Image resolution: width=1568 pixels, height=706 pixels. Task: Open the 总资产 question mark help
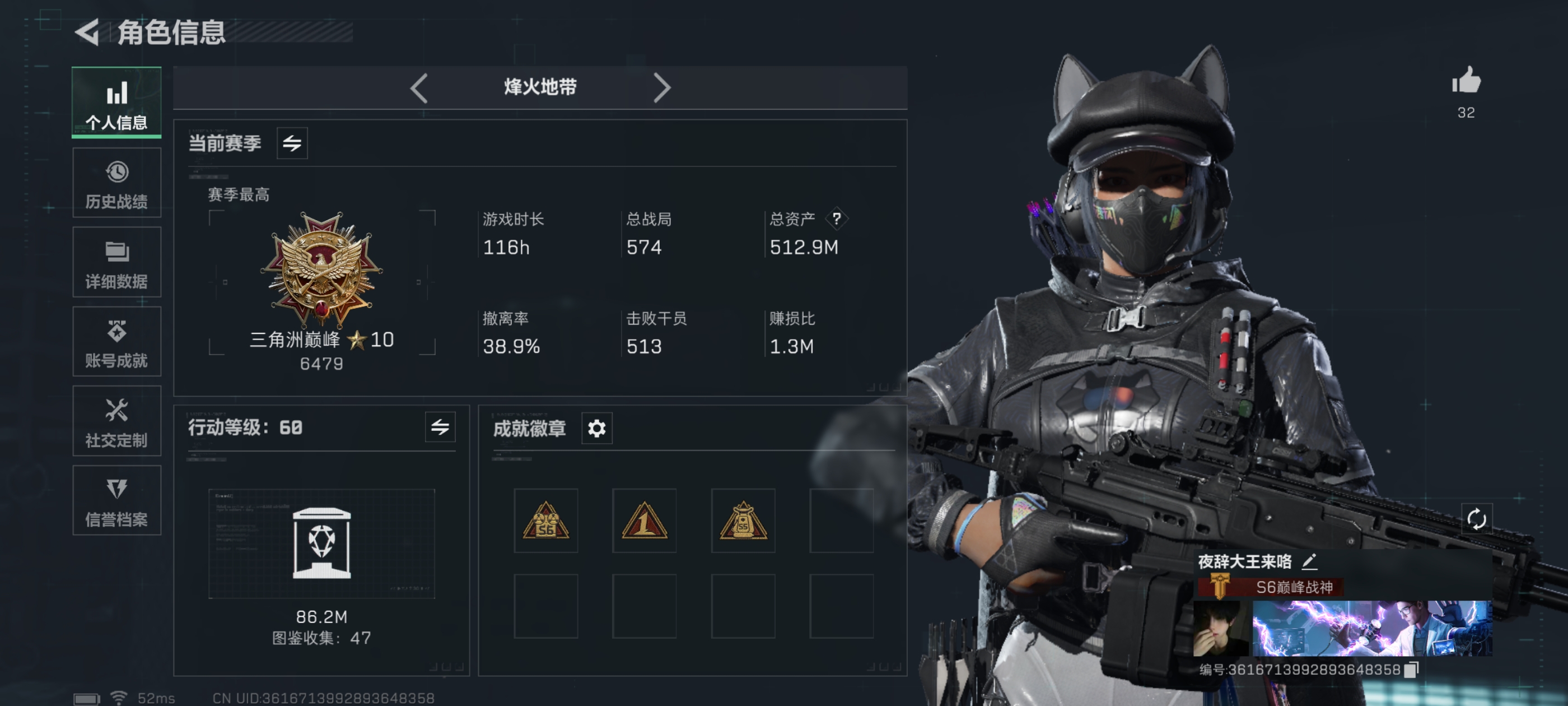(837, 219)
